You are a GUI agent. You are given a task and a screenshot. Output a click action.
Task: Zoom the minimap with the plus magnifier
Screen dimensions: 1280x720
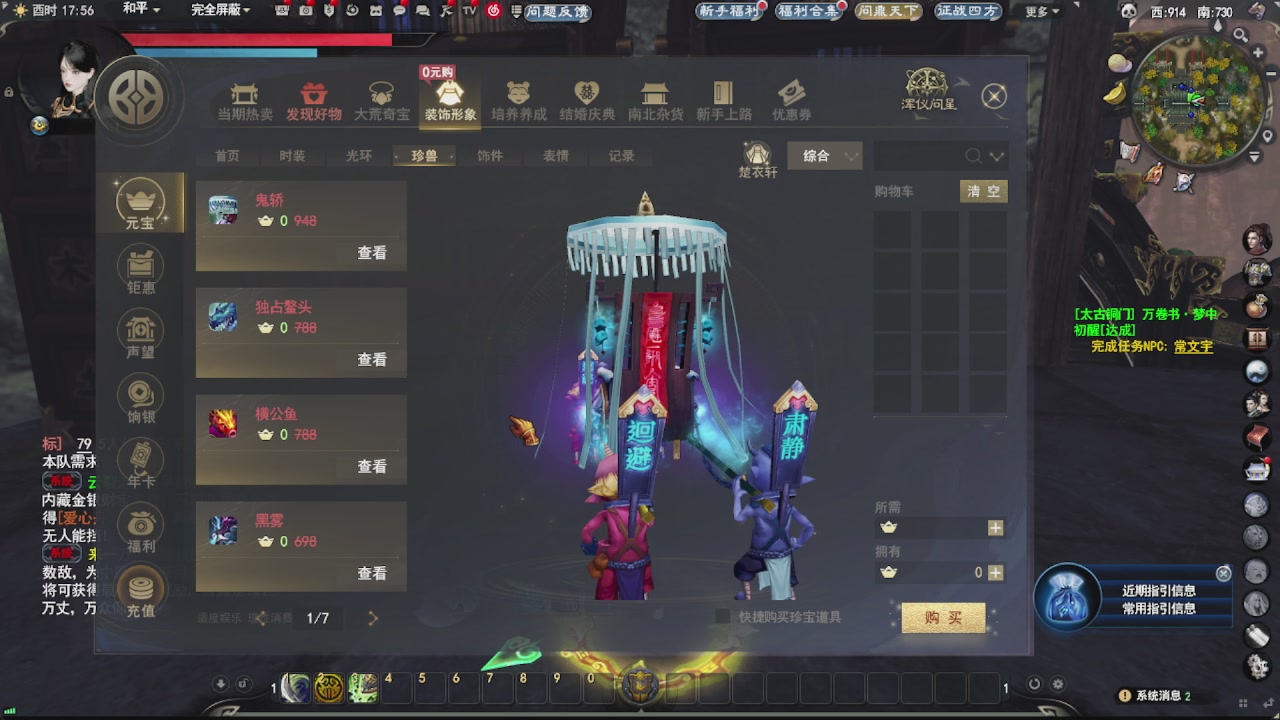(x=1257, y=52)
